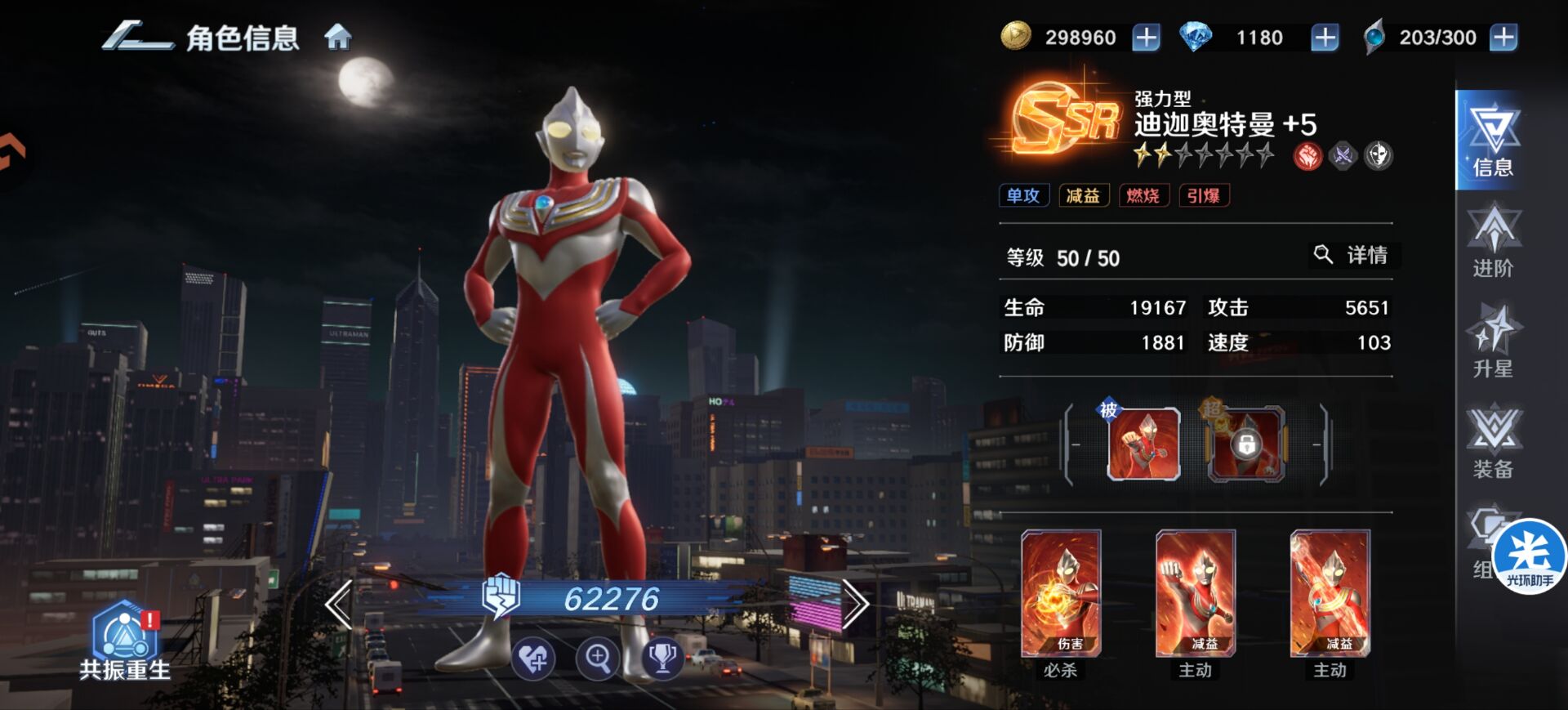The height and width of the screenshot is (710, 1568).
Task: Select the locked super skill slot
Action: point(1245,444)
